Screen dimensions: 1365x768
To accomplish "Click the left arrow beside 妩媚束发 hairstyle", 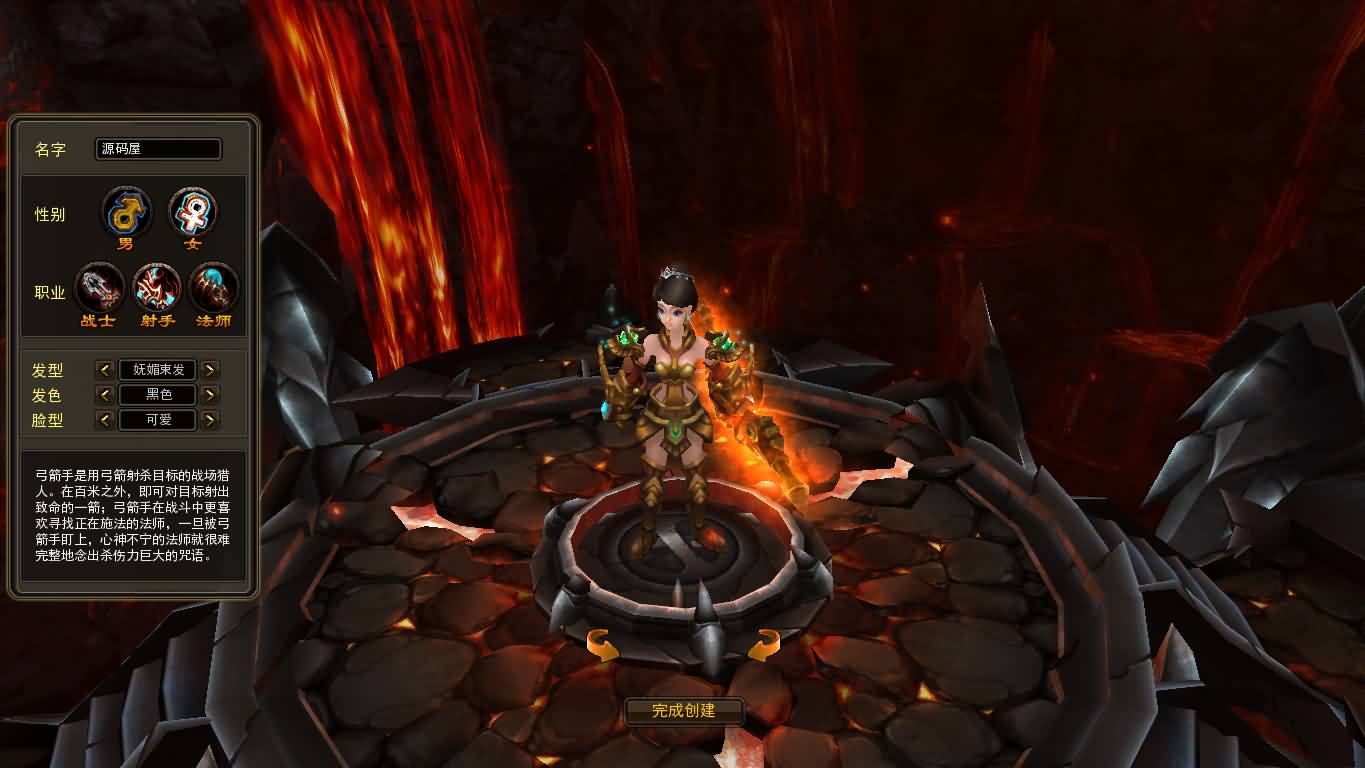I will [105, 369].
